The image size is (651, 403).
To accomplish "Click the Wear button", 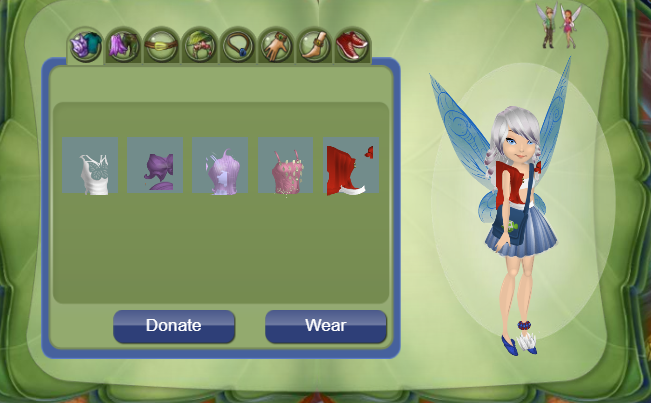I will coord(325,326).
